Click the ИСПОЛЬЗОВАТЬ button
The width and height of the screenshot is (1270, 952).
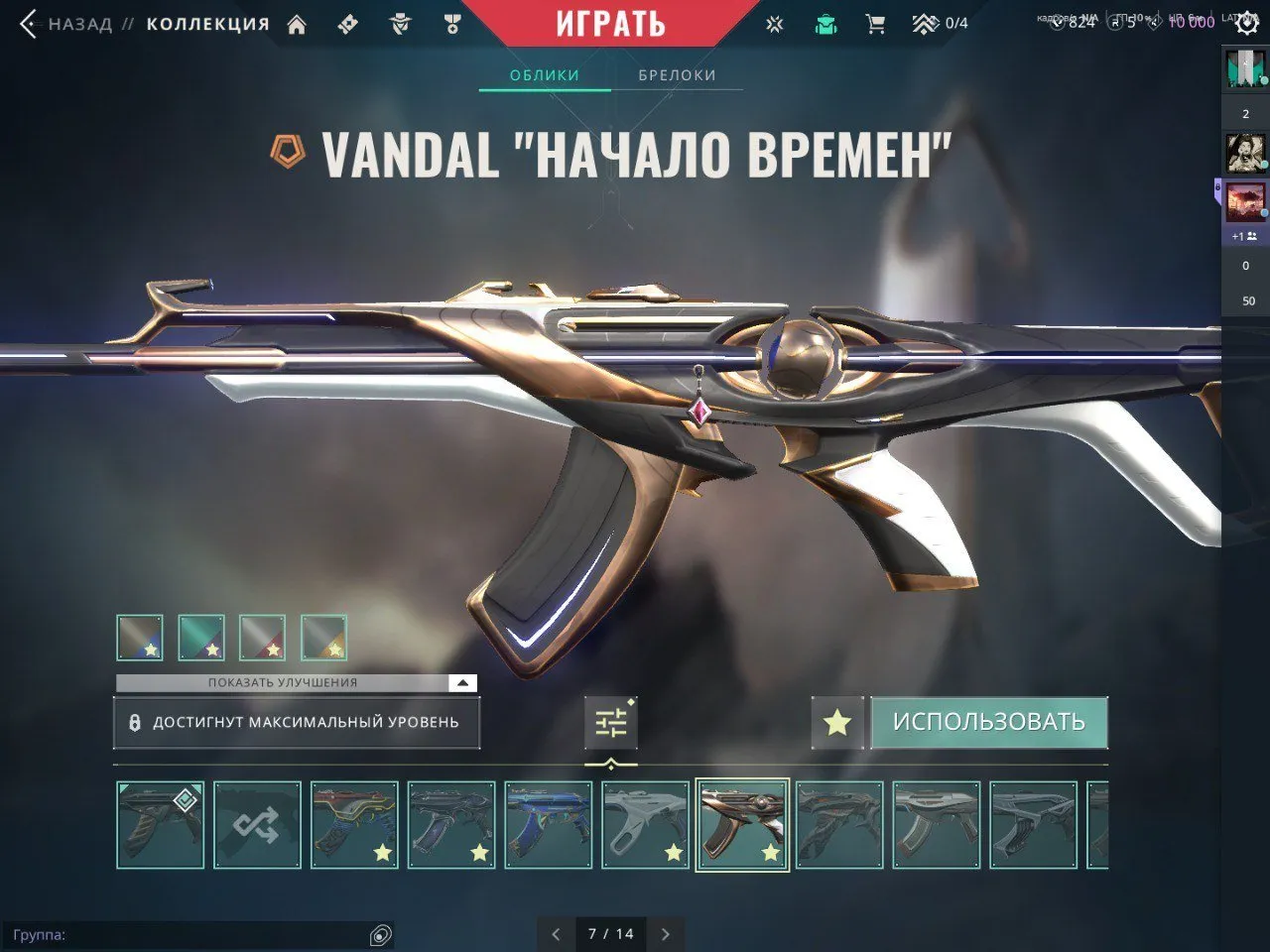tap(989, 722)
